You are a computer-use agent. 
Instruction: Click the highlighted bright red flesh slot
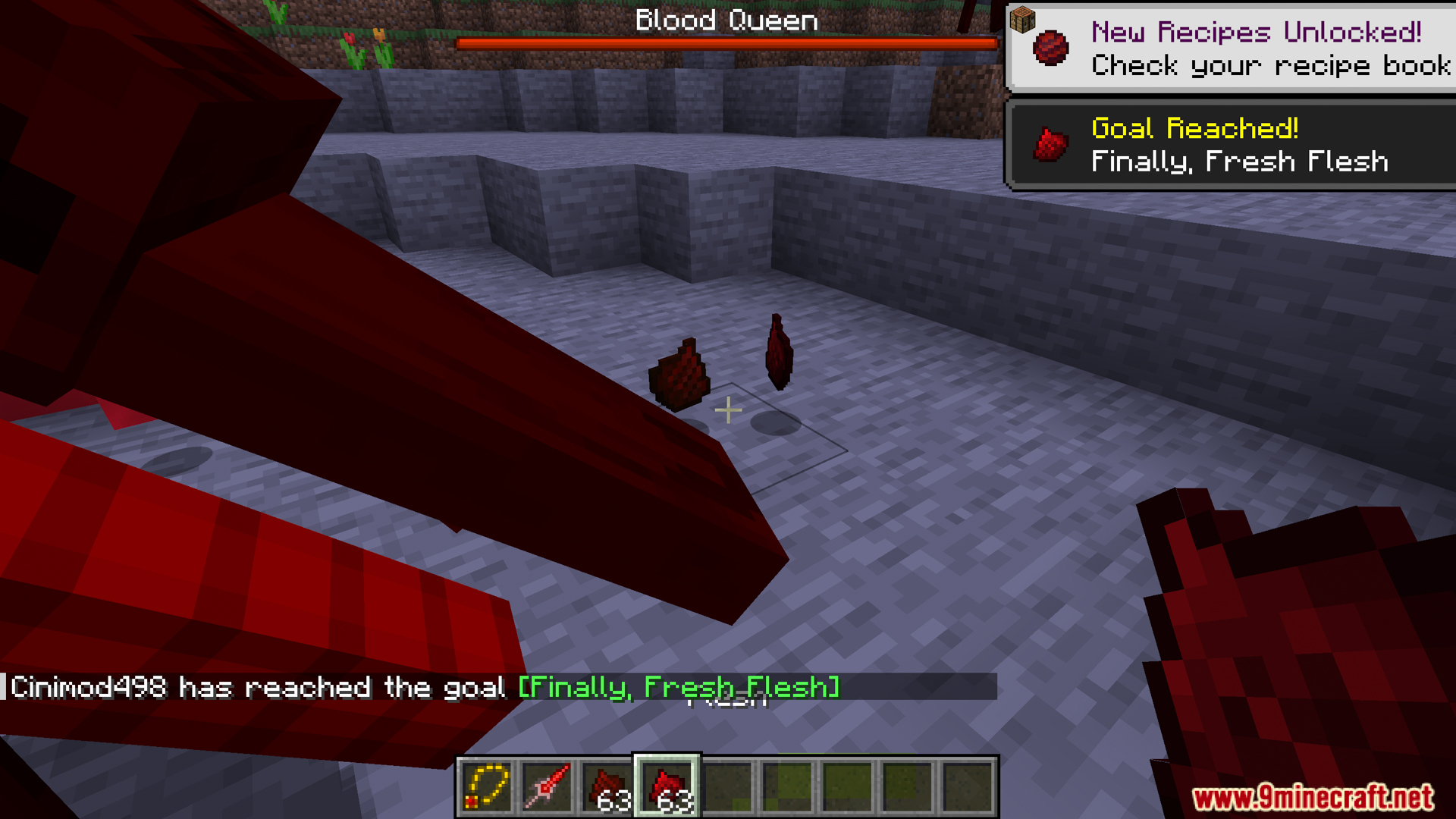[x=667, y=786]
